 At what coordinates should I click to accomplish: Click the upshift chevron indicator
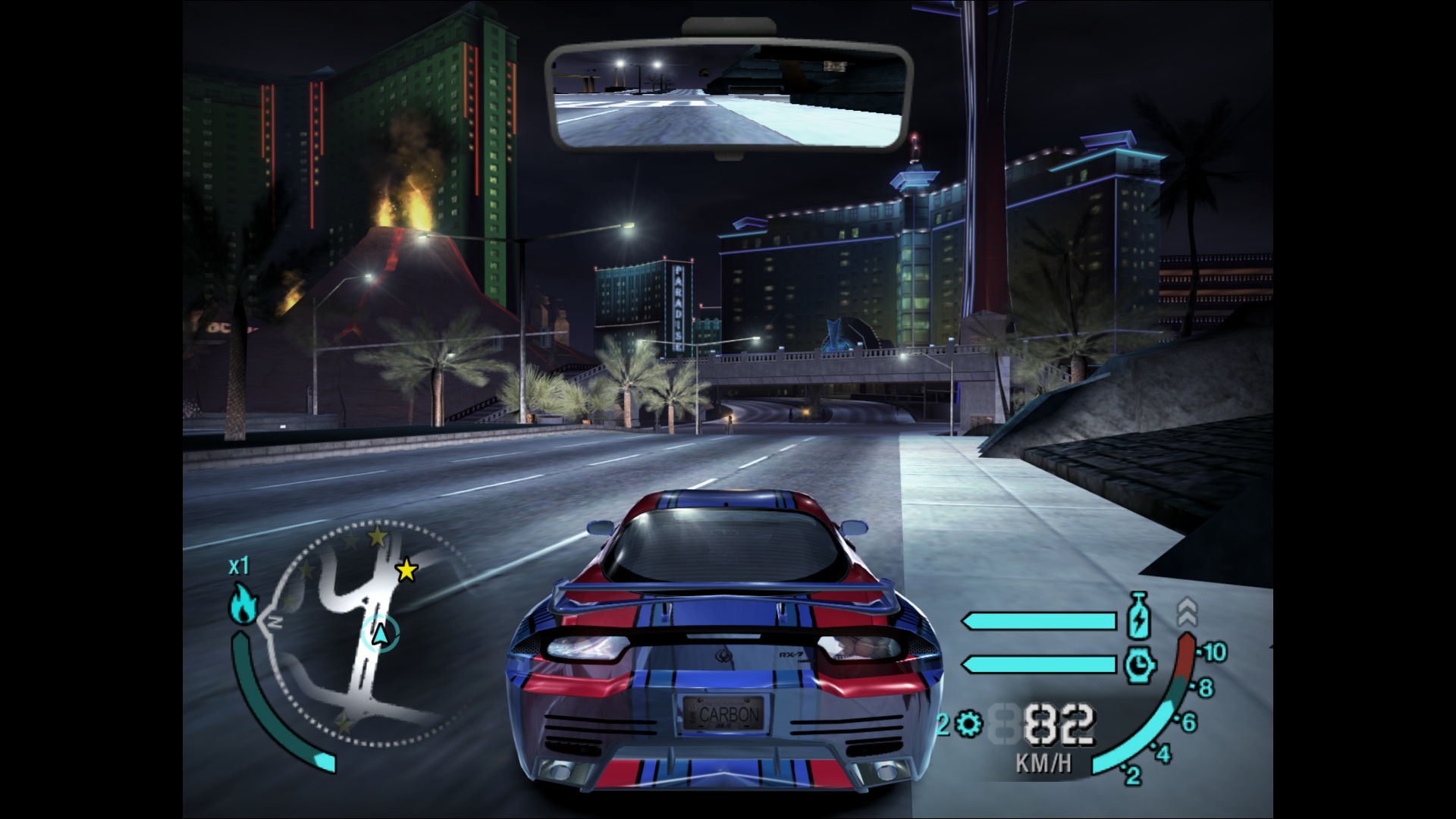point(1187,611)
